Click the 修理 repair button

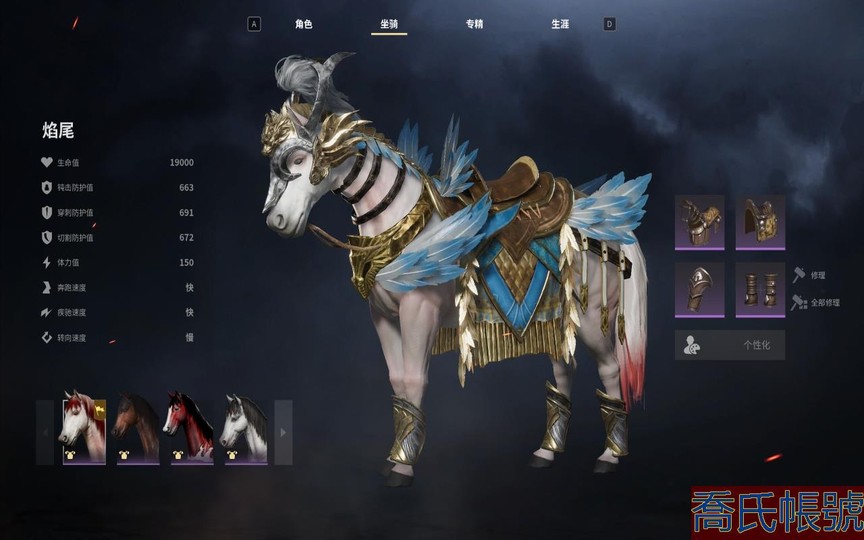pyautogui.click(x=810, y=274)
